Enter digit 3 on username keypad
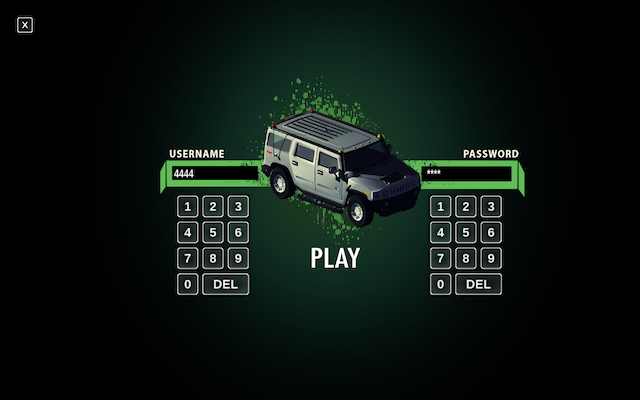The image size is (640, 400). coord(238,207)
